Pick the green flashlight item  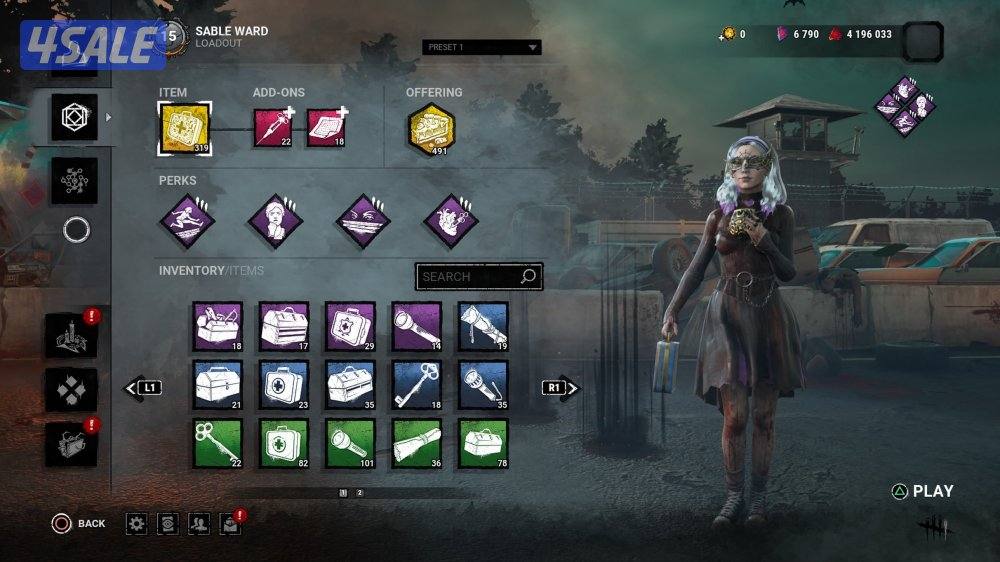coord(350,443)
